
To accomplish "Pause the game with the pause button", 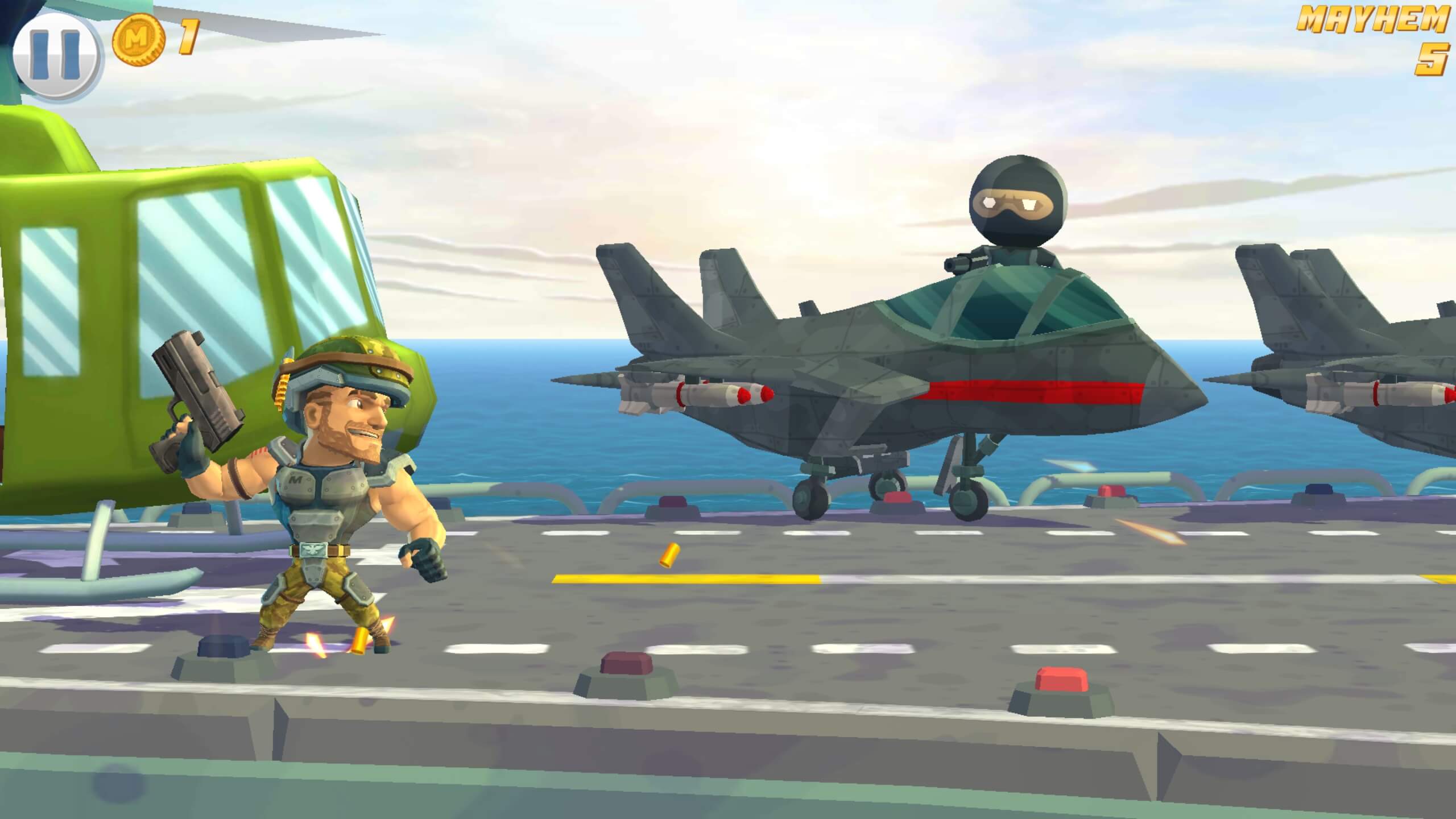I will click(56, 56).
